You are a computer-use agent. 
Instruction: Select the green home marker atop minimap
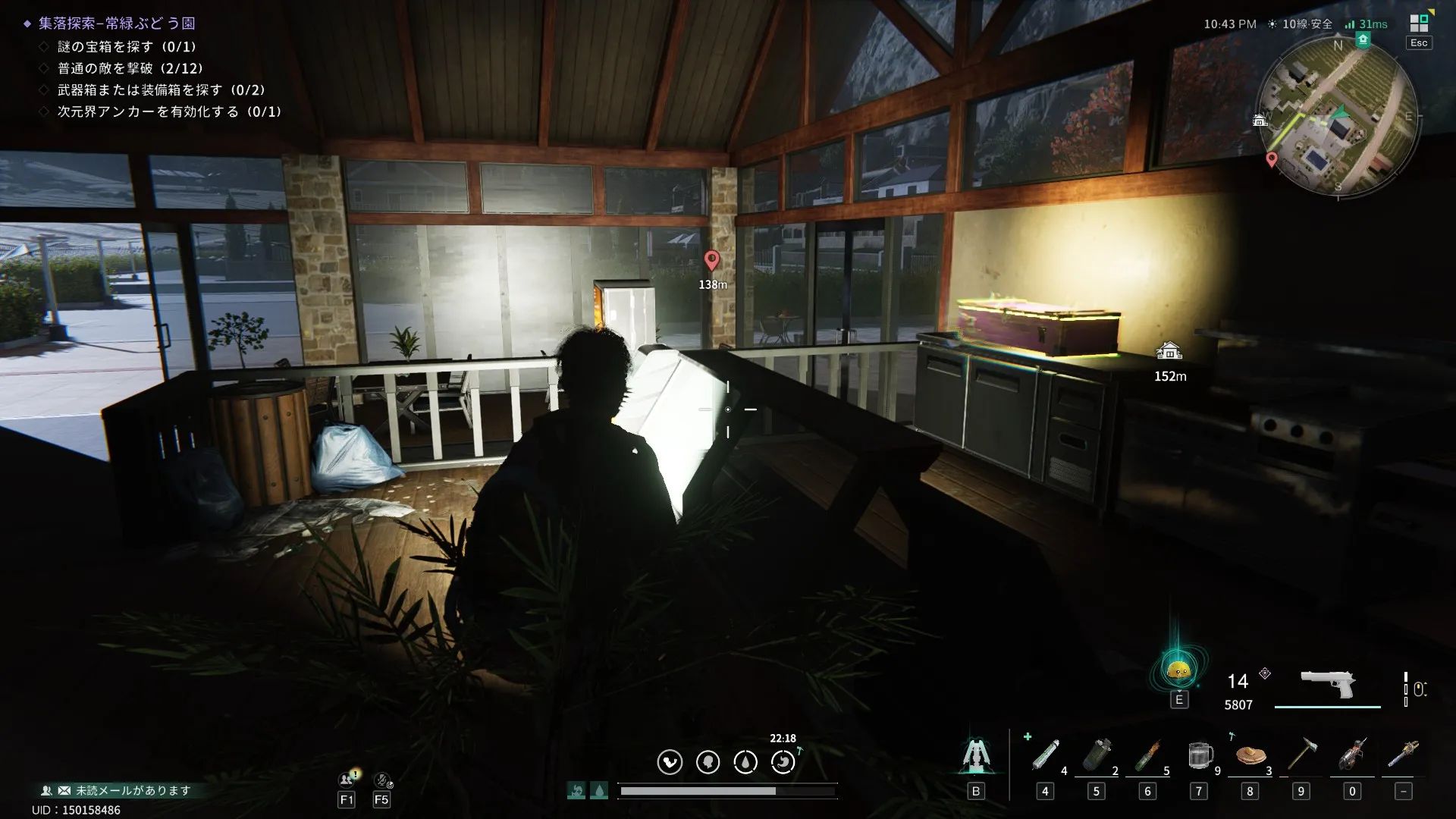[x=1363, y=39]
